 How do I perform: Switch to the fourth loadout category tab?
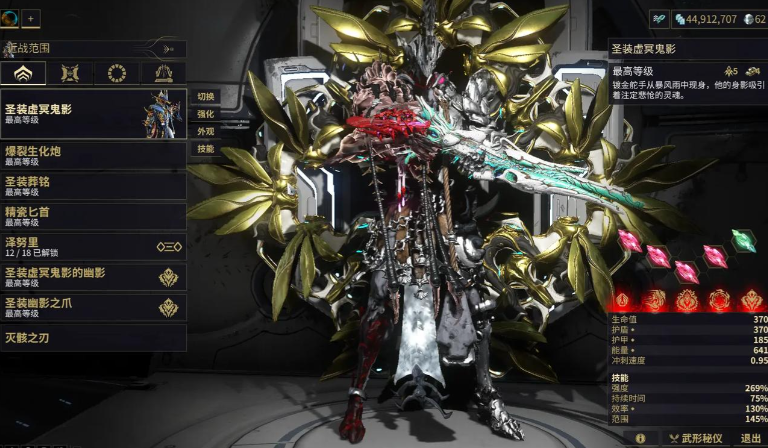[x=163, y=73]
